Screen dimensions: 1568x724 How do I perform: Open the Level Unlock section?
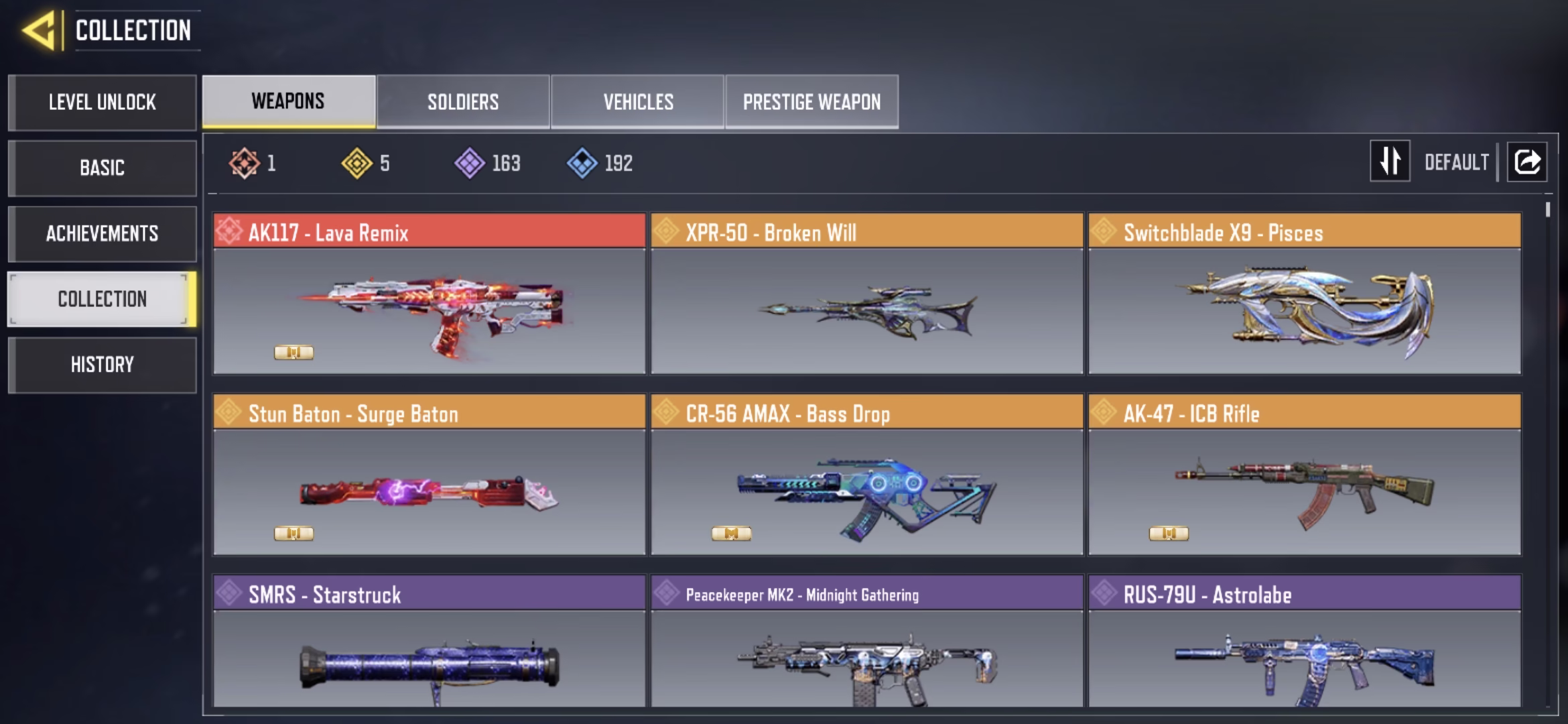tap(103, 103)
